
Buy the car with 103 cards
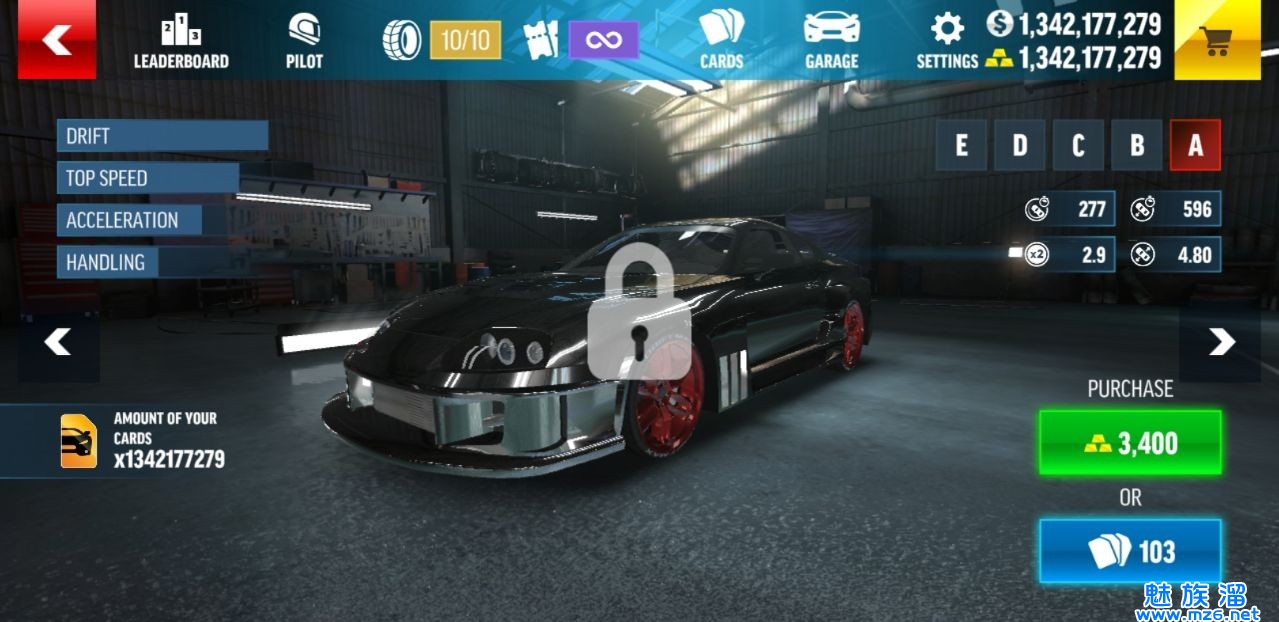pos(1130,551)
